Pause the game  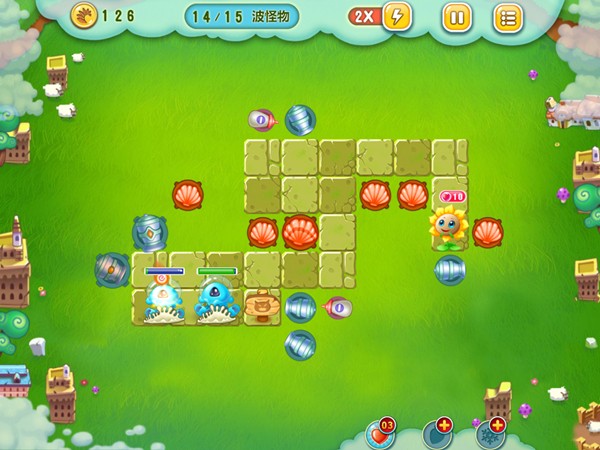point(456,17)
